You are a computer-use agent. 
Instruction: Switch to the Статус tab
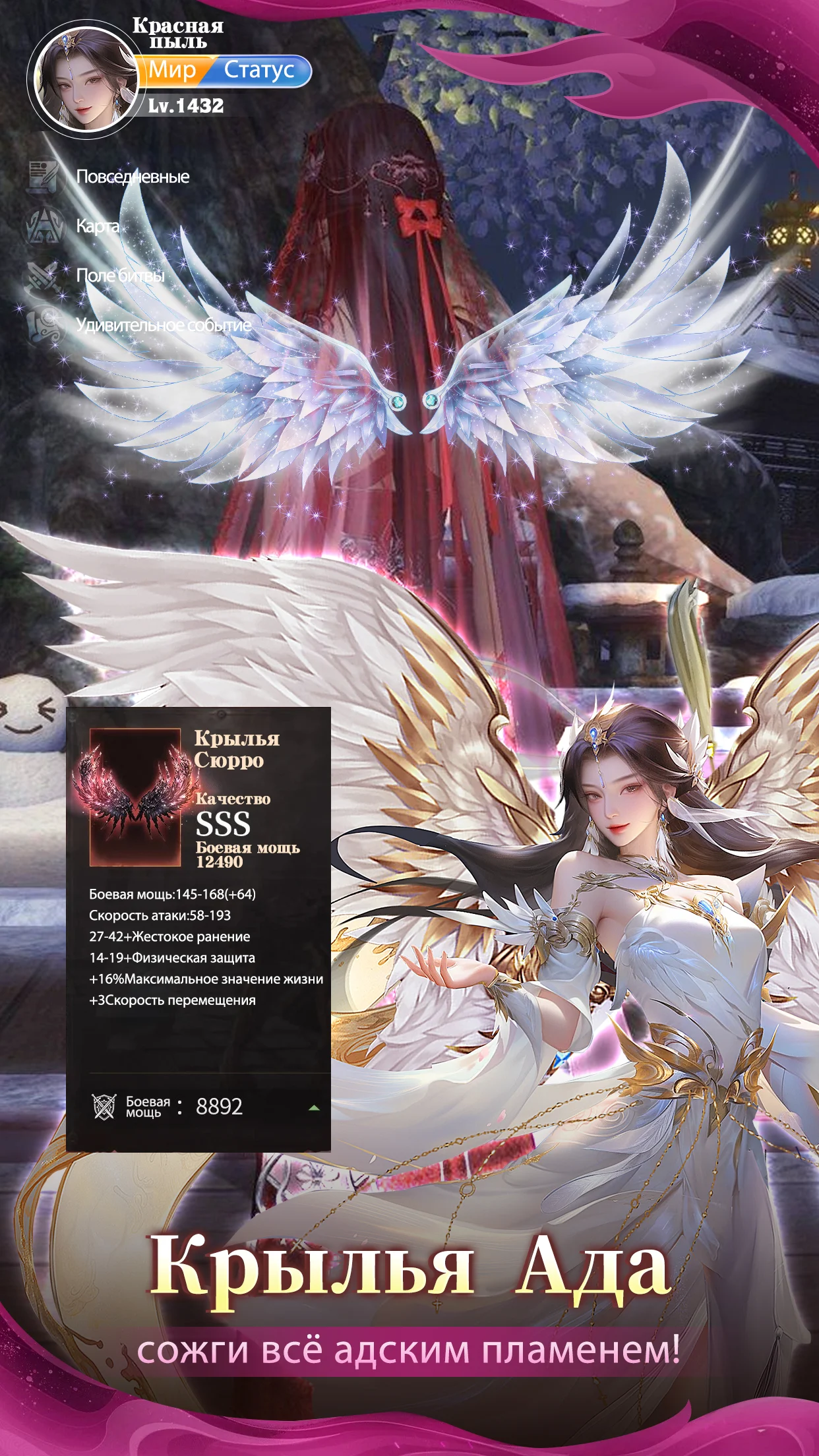point(259,70)
